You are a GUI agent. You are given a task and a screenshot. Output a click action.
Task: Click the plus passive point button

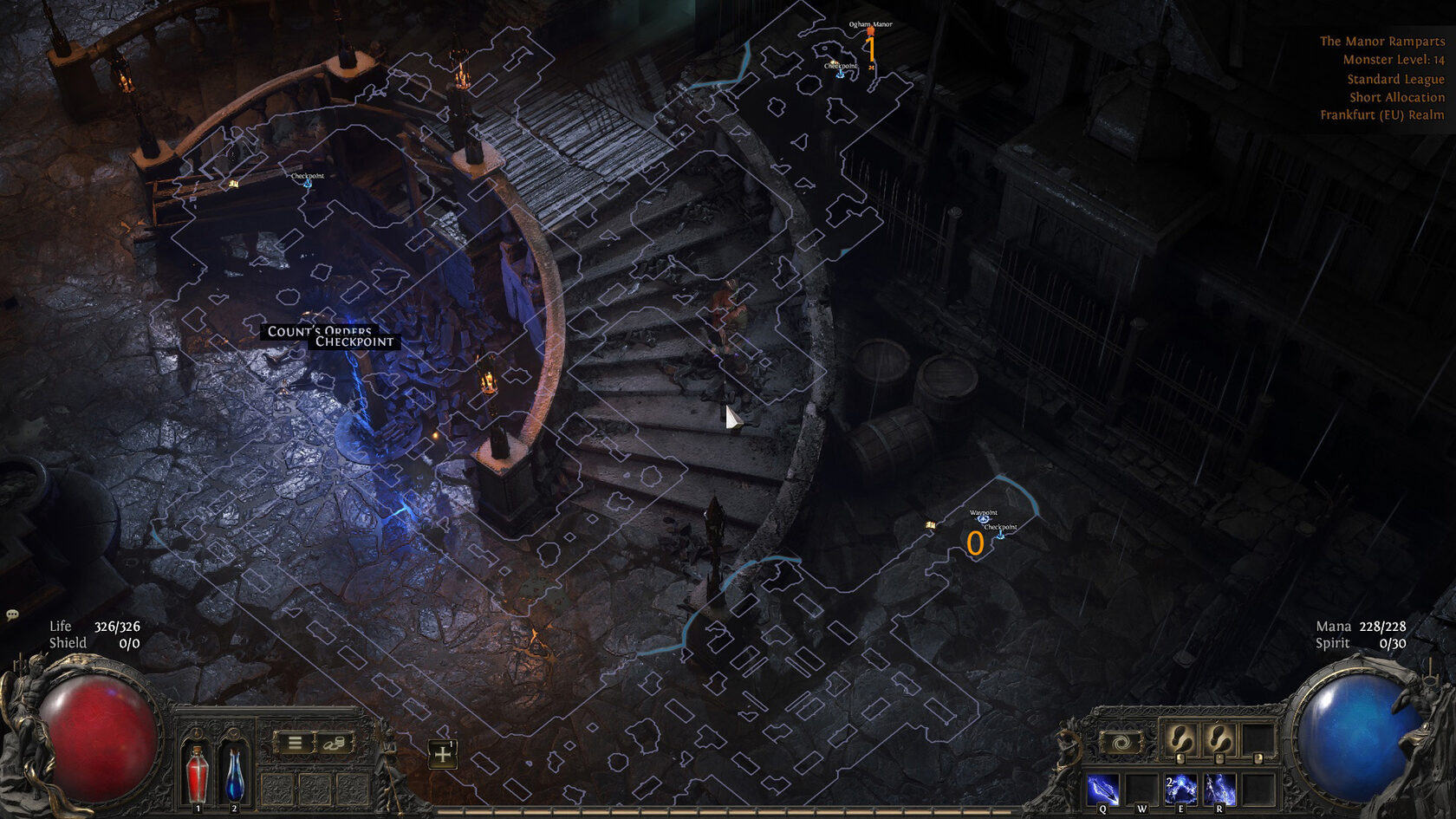pos(443,754)
